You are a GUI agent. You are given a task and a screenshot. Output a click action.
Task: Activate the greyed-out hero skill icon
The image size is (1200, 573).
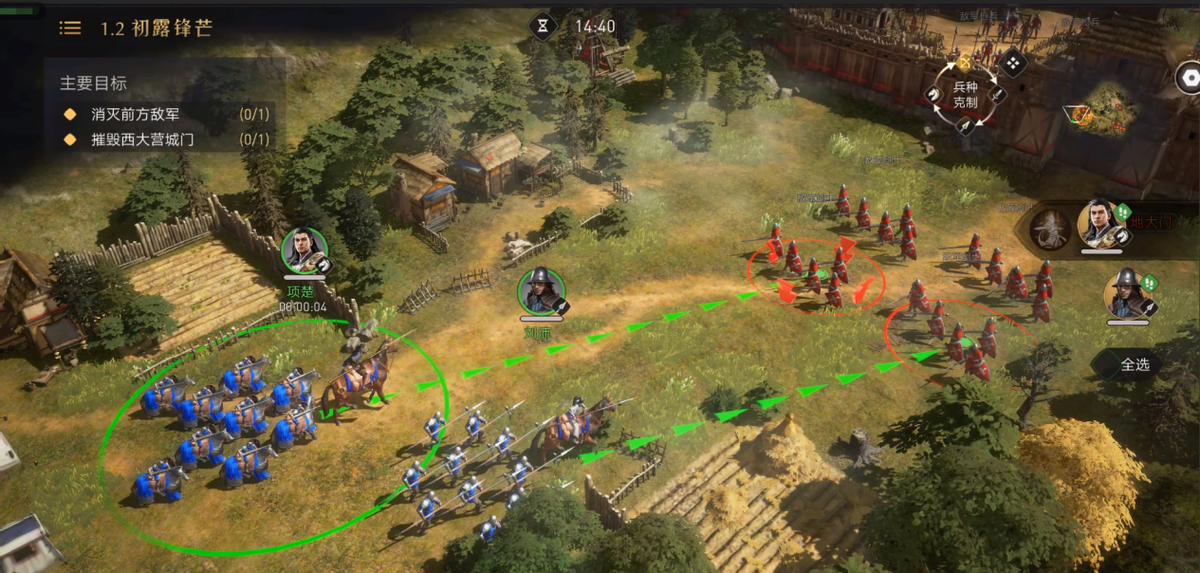click(1051, 230)
